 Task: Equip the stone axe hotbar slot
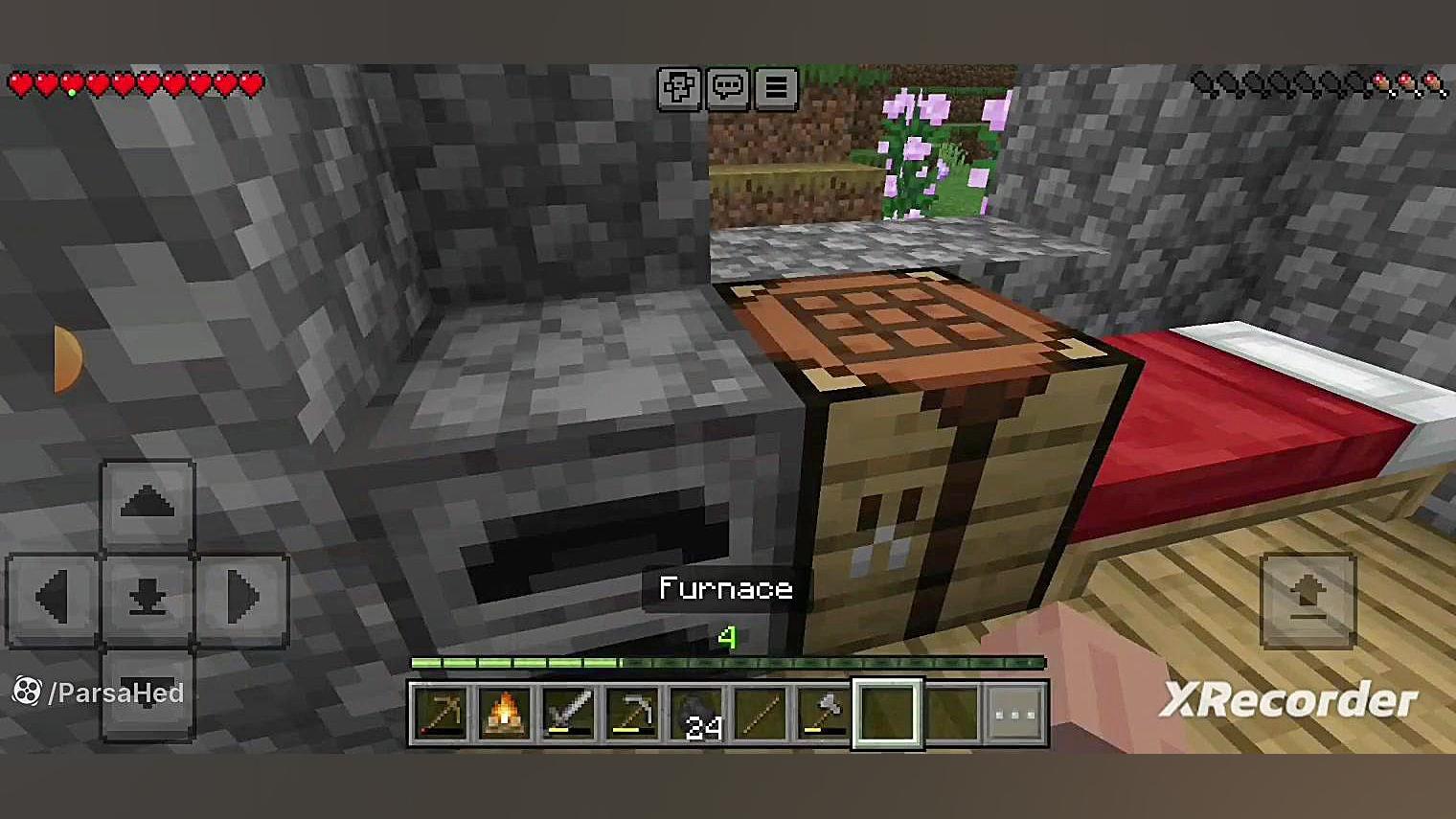click(x=824, y=713)
